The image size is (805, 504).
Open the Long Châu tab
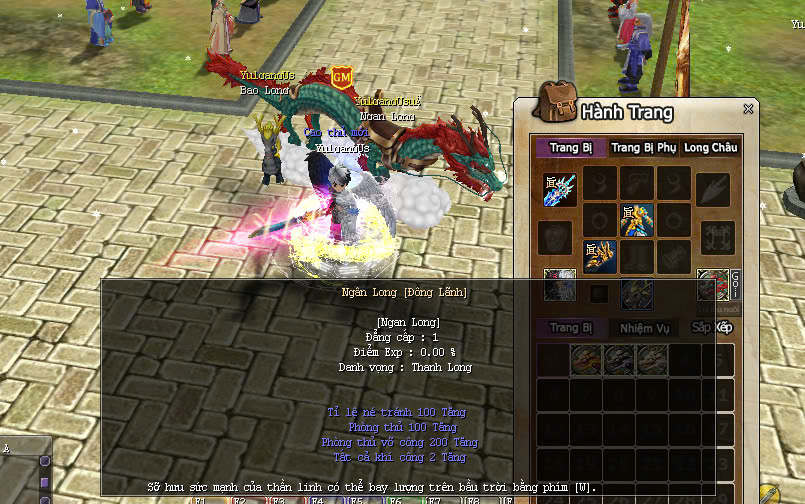tap(711, 147)
